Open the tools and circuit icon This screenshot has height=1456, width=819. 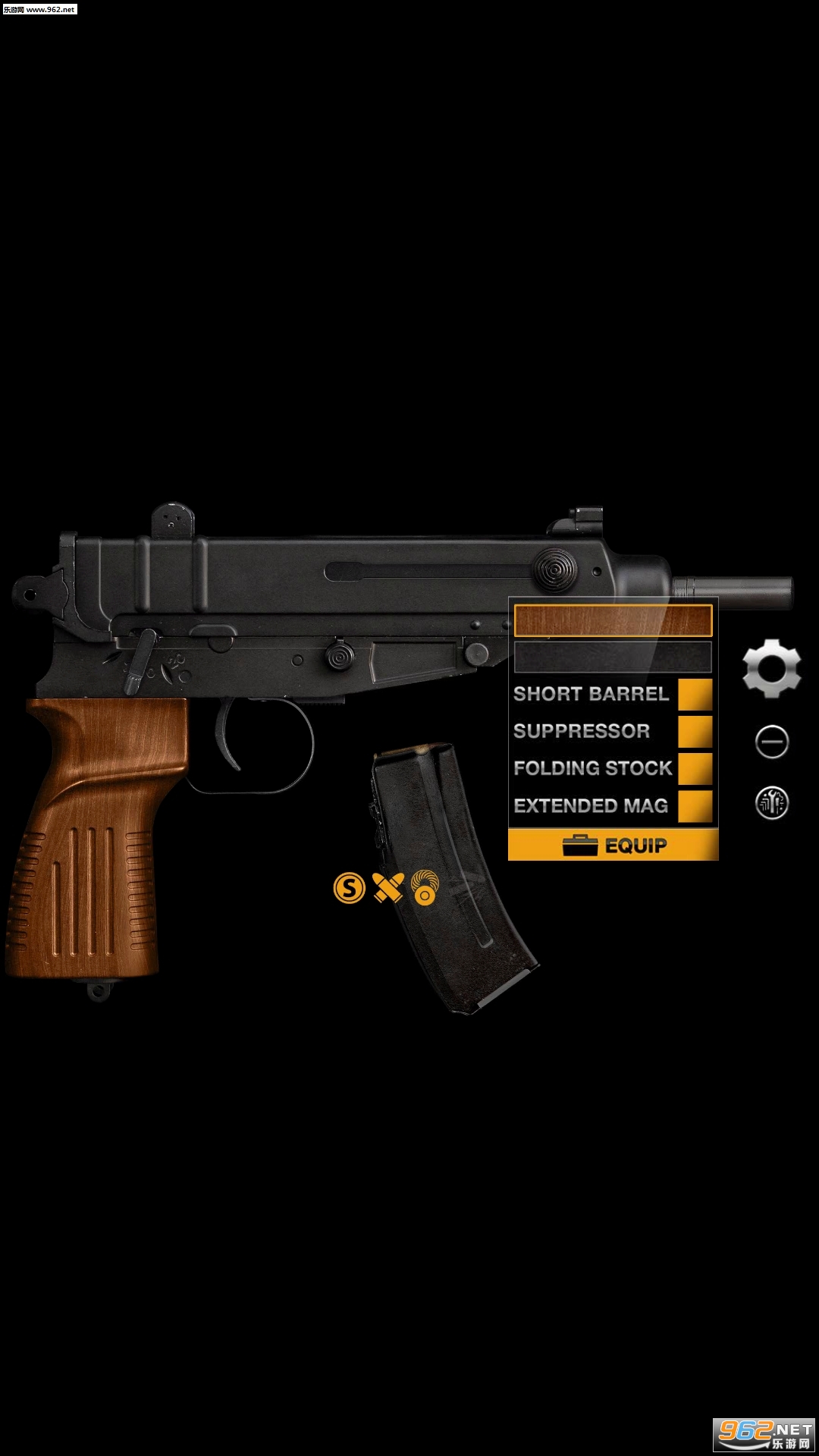click(x=772, y=802)
